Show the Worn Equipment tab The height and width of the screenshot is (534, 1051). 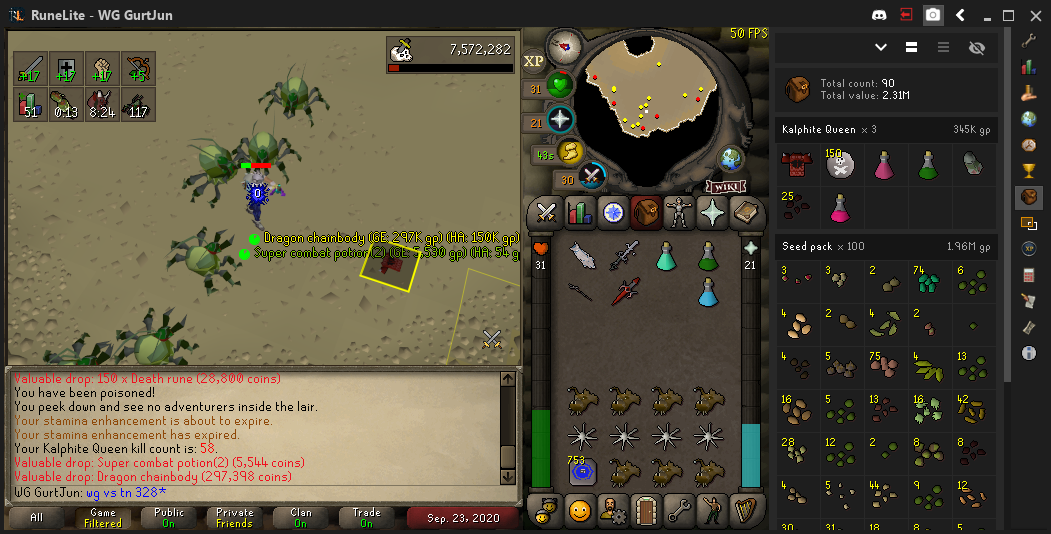pyautogui.click(x=679, y=212)
